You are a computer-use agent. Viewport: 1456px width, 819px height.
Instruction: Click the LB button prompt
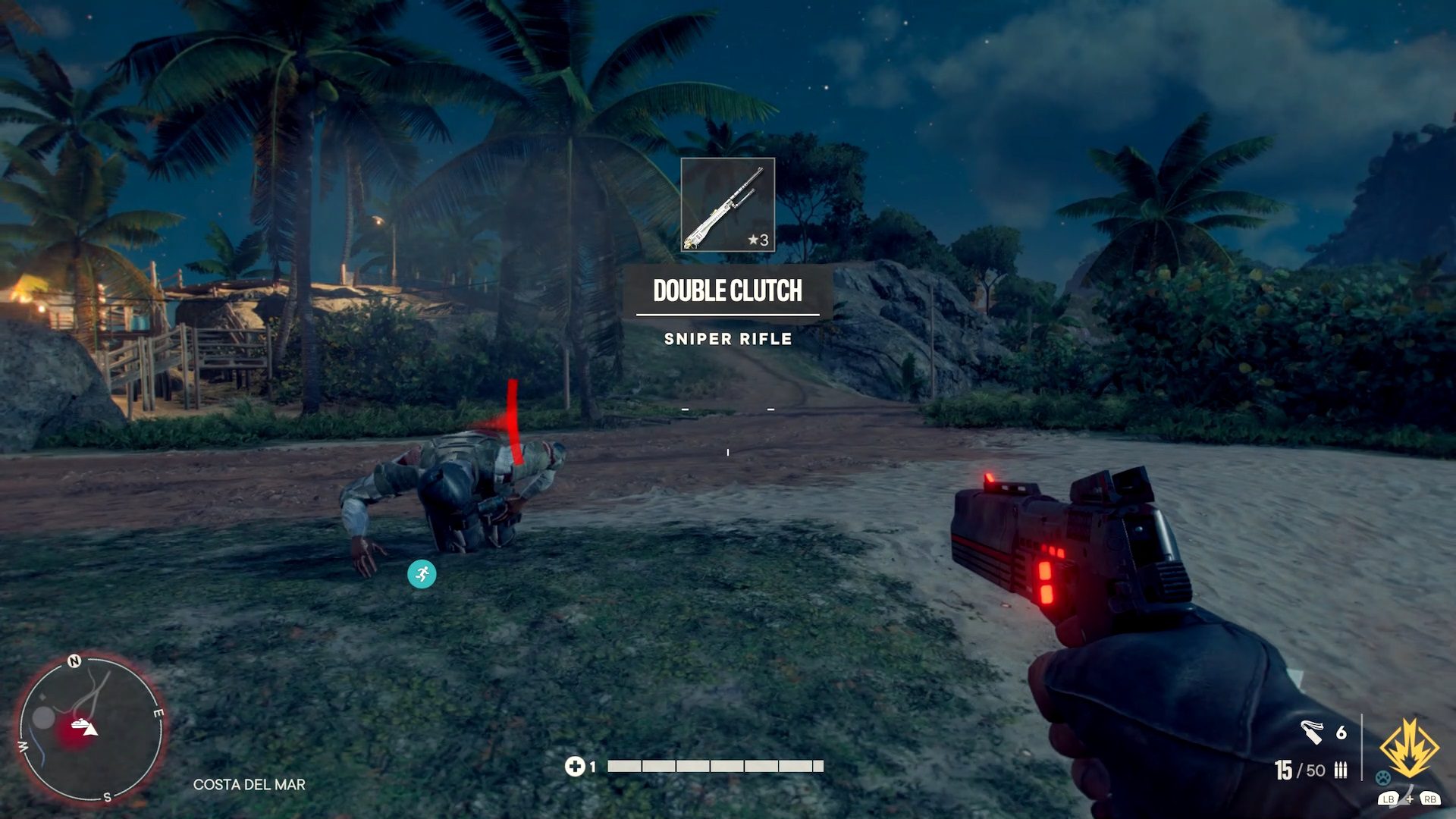1389,800
